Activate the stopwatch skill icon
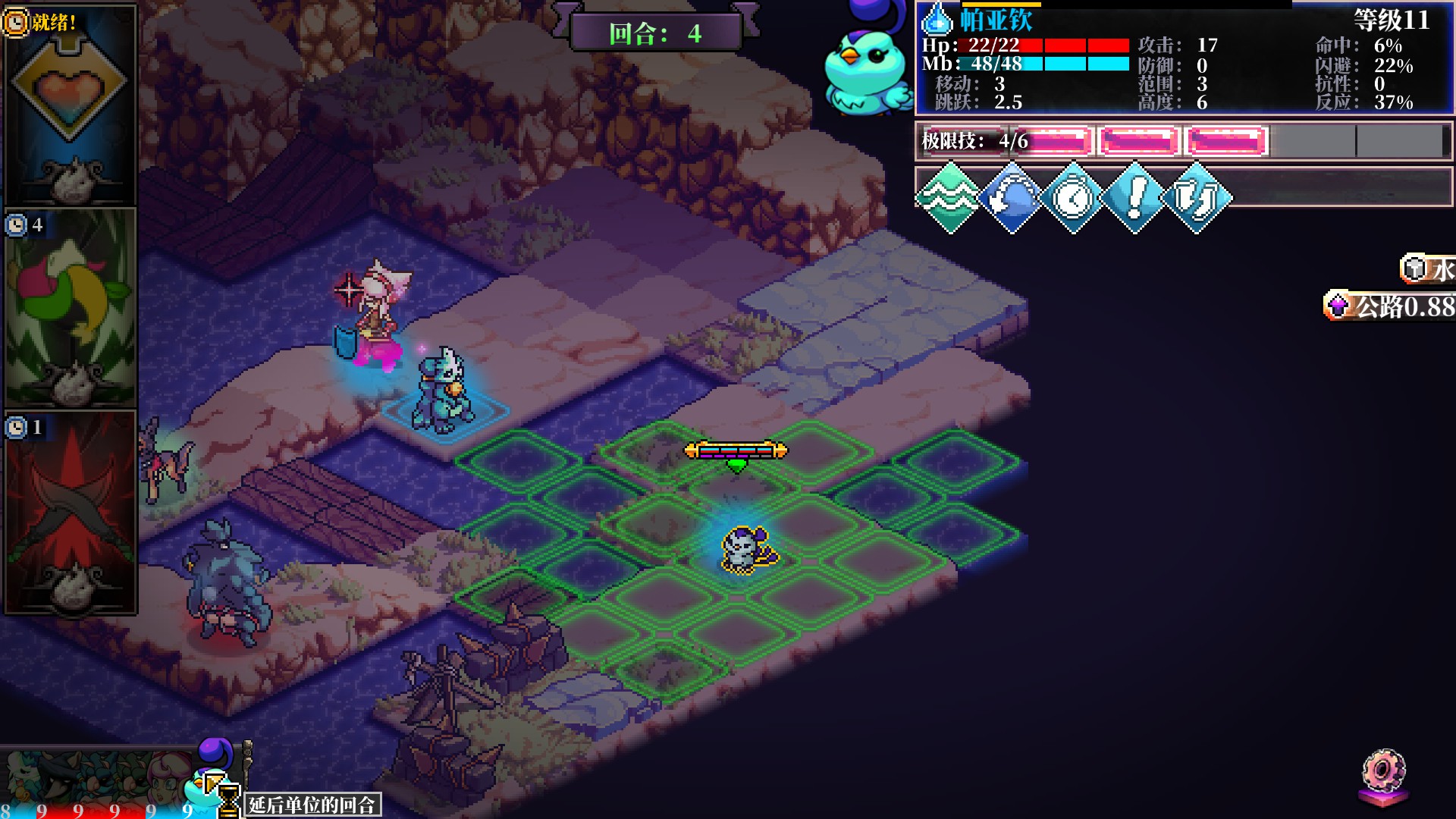The width and height of the screenshot is (1456, 819). click(1073, 198)
